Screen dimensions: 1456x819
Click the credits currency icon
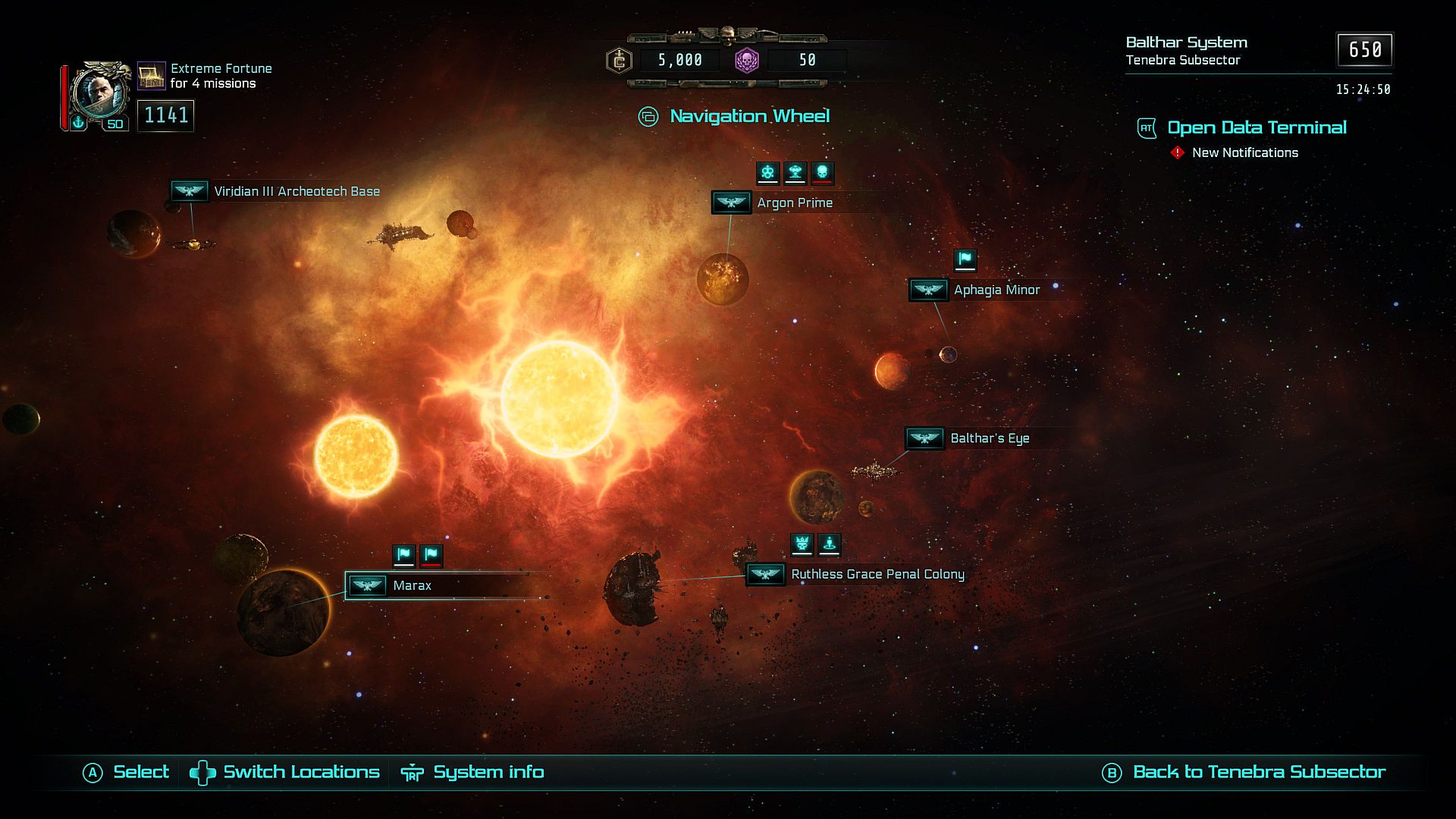620,60
